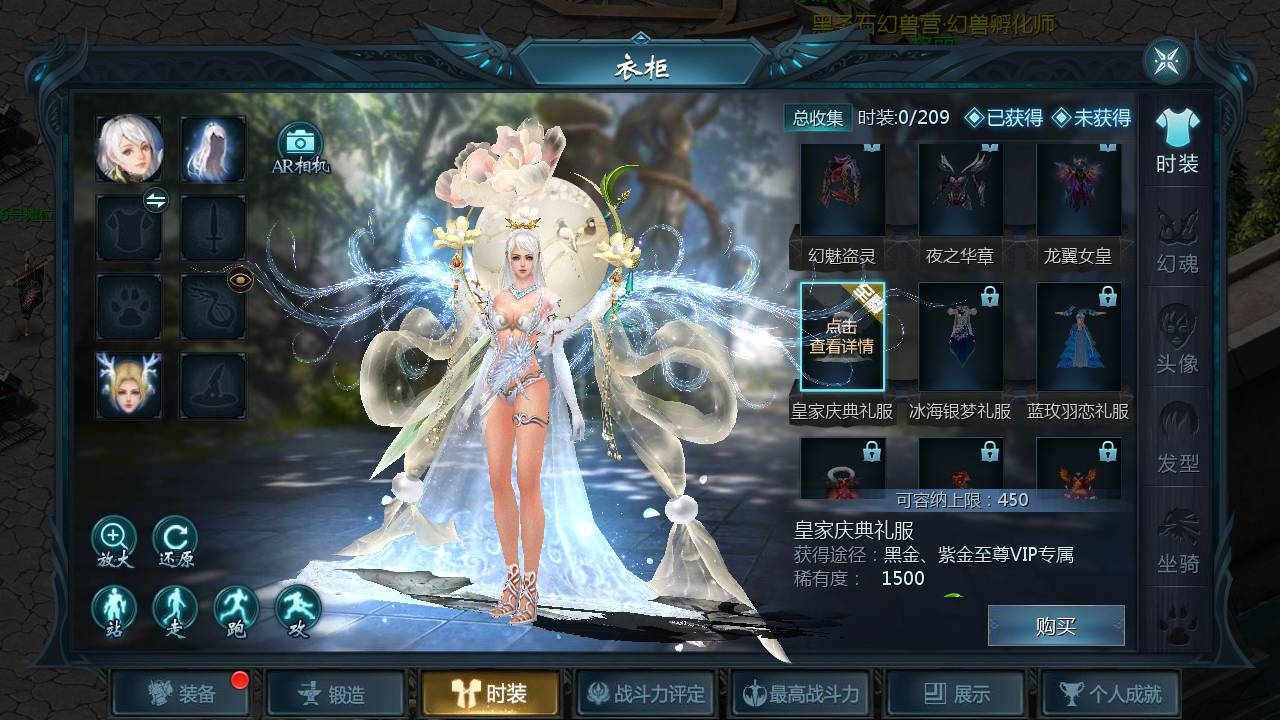
Task: Select the 头像 avatar tab
Action: (1177, 340)
